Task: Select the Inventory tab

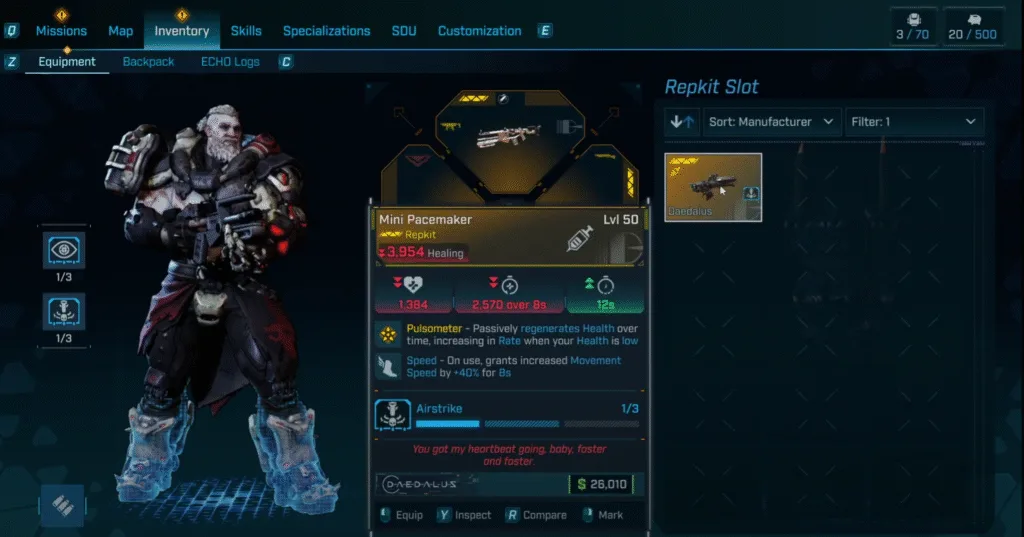Action: pyautogui.click(x=182, y=31)
